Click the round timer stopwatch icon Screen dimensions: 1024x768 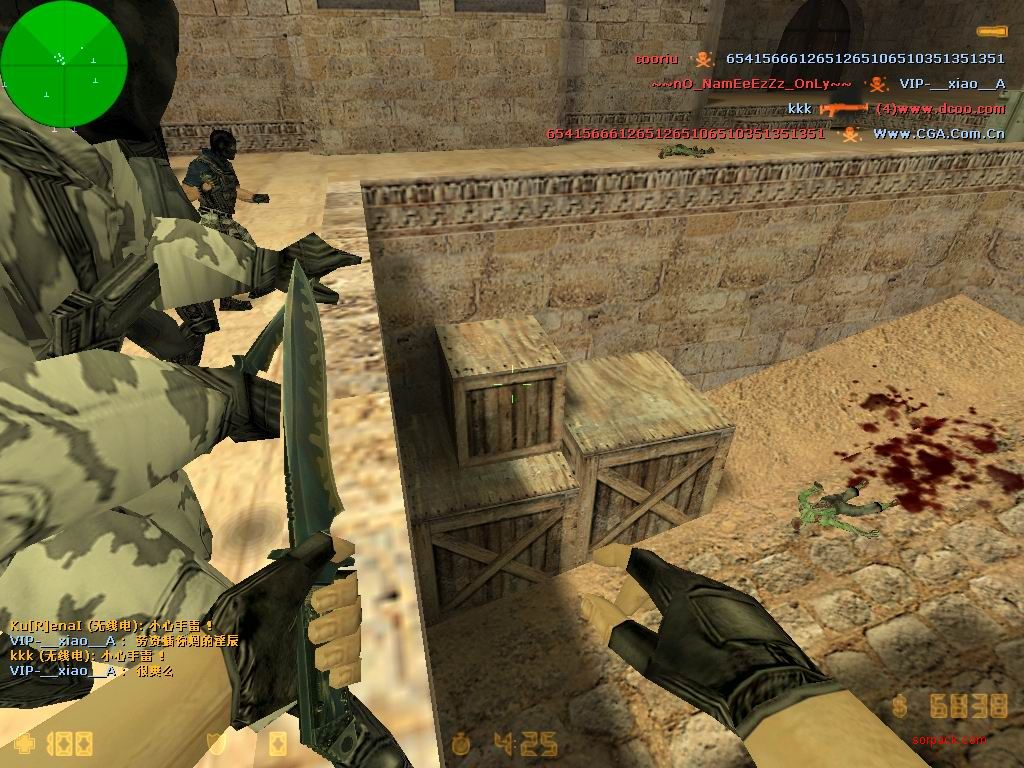(x=461, y=743)
